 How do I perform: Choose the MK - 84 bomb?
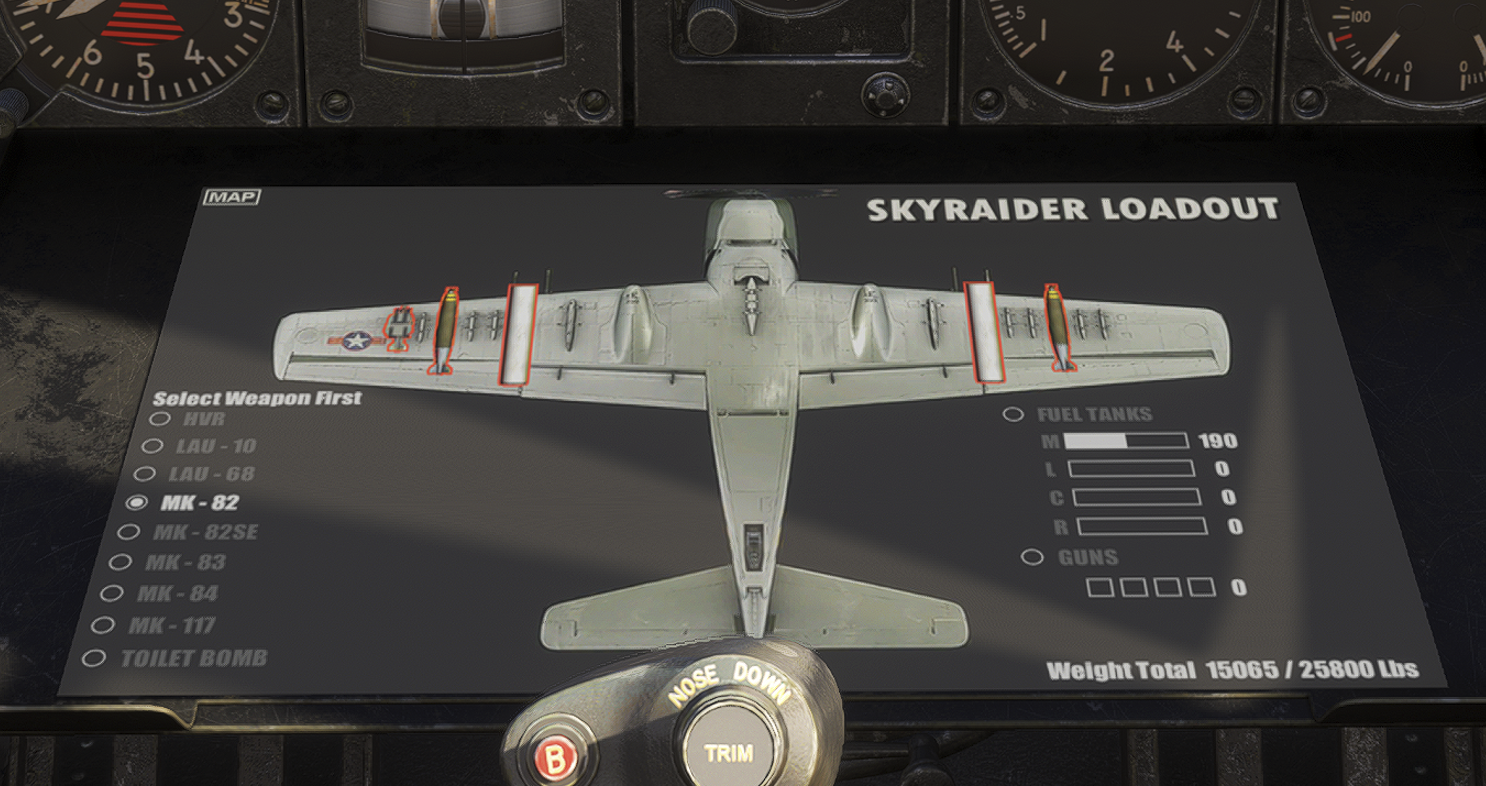click(x=111, y=593)
